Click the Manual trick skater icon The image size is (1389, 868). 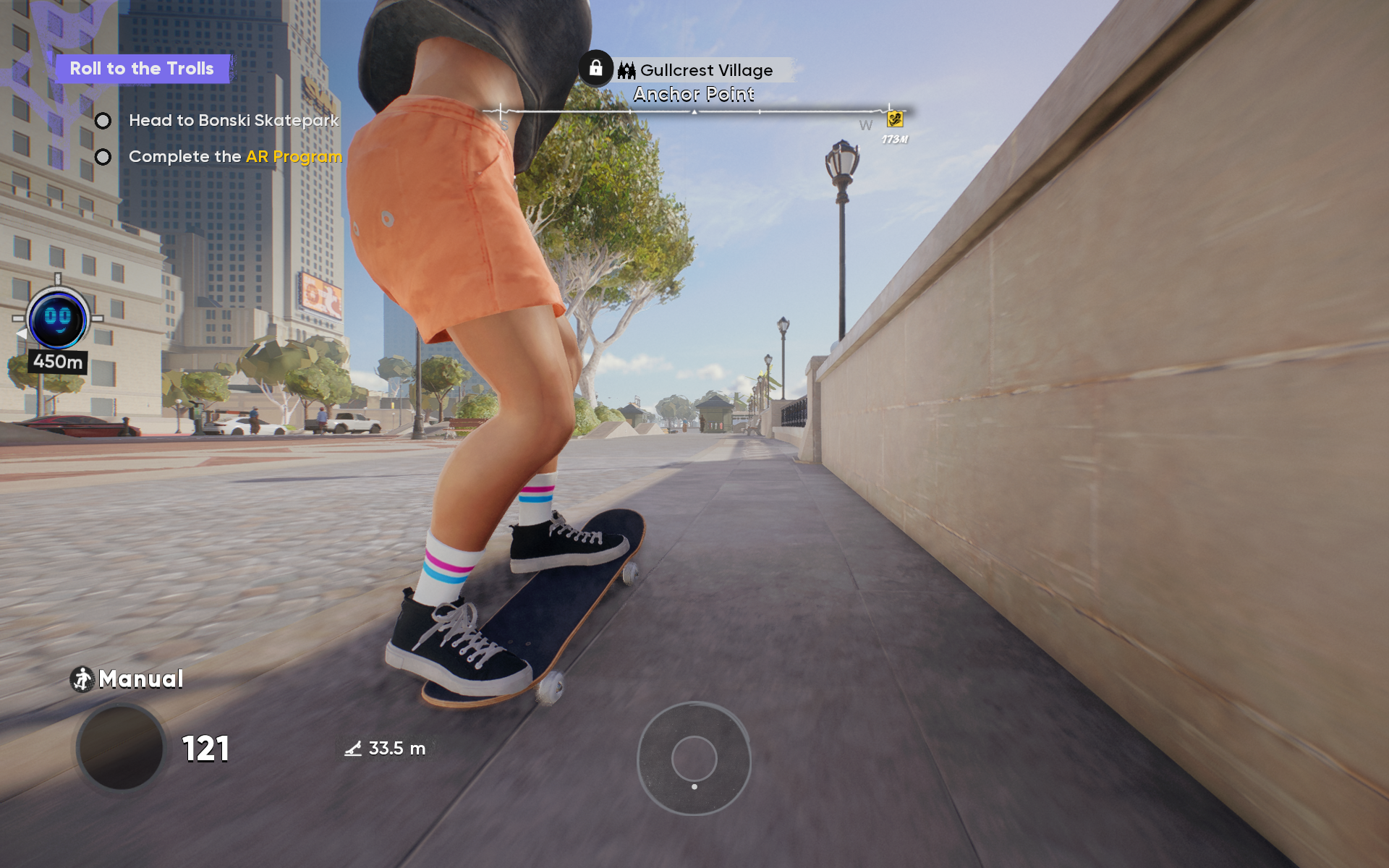click(82, 679)
